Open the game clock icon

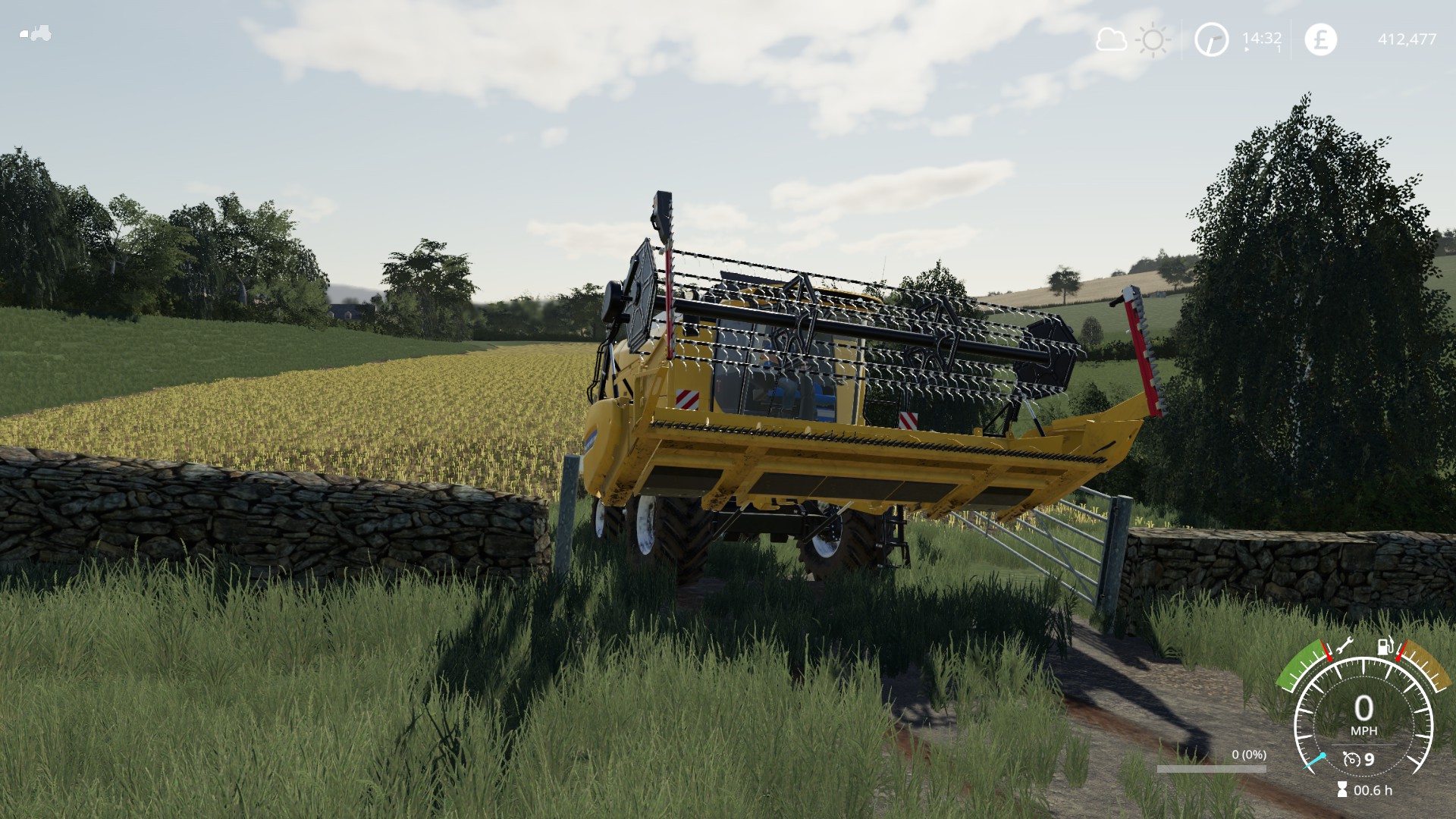(x=1211, y=39)
